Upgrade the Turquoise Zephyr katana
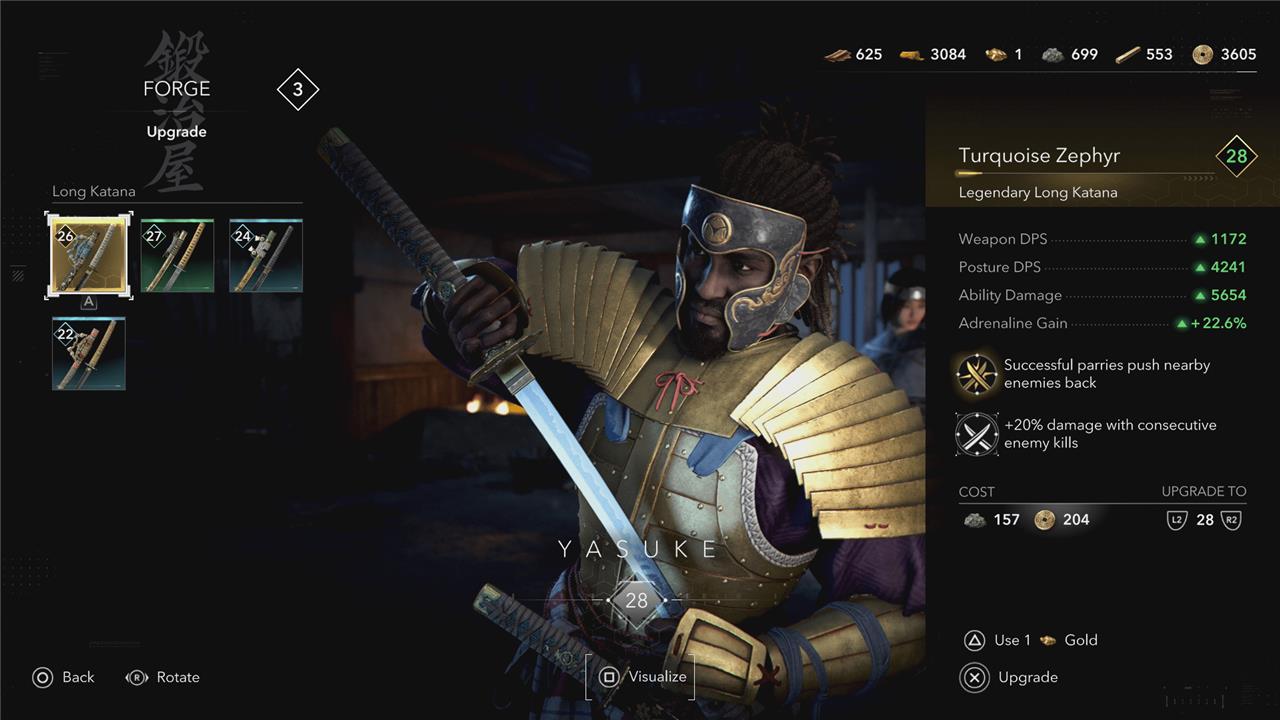The image size is (1280, 720). [x=1010, y=677]
